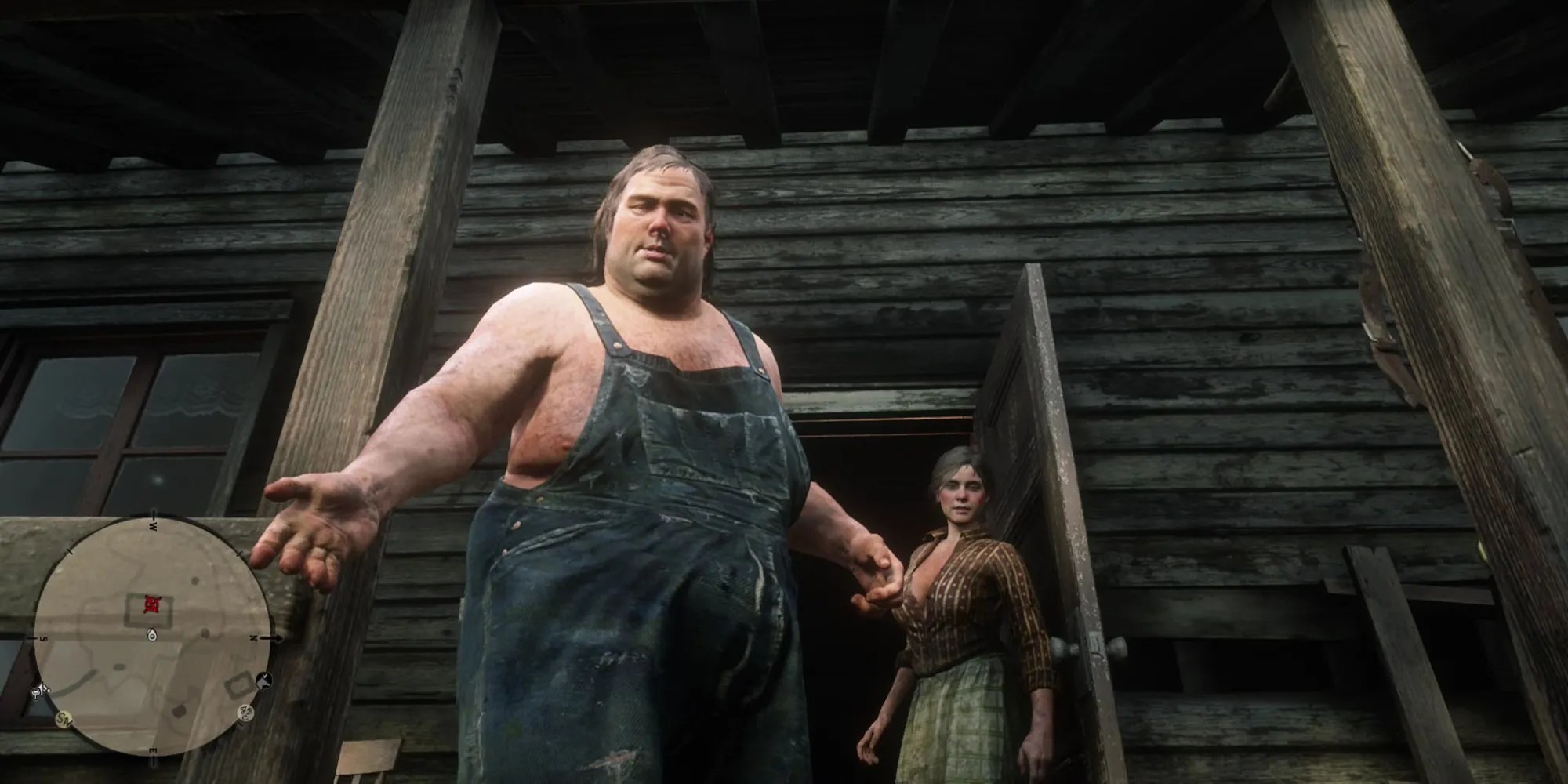Click the stable stamp icon below the minimap
Image resolution: width=1568 pixels, height=784 pixels.
coord(64,717)
